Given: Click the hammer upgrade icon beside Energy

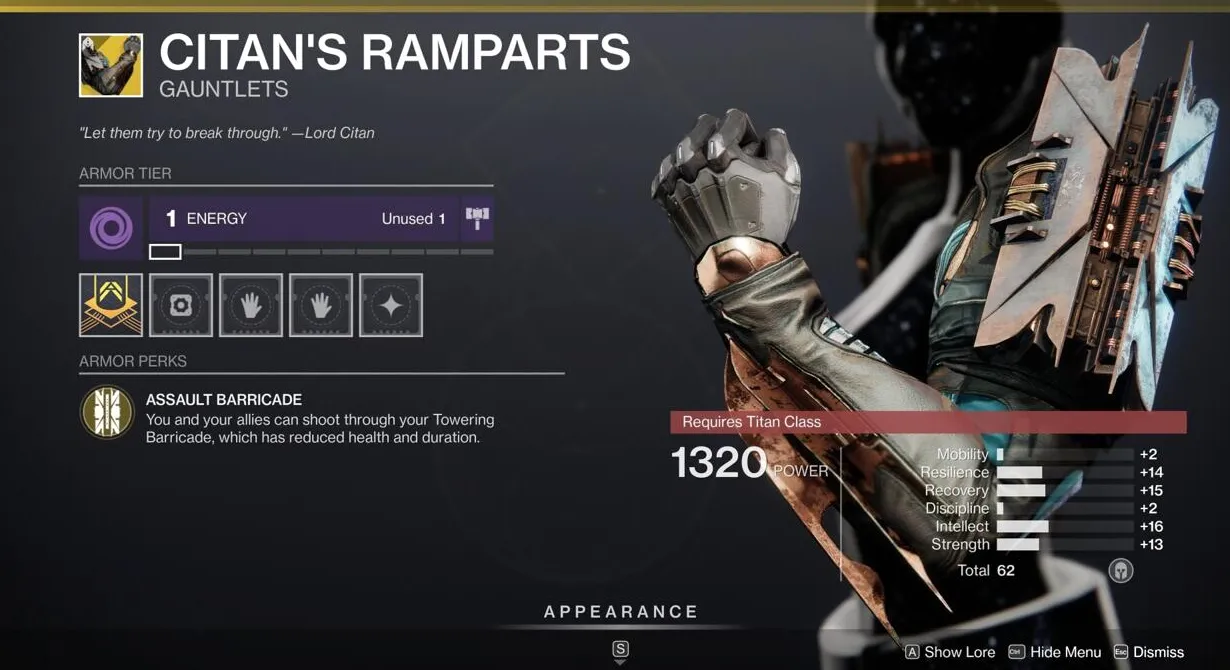Looking at the screenshot, I should (476, 218).
